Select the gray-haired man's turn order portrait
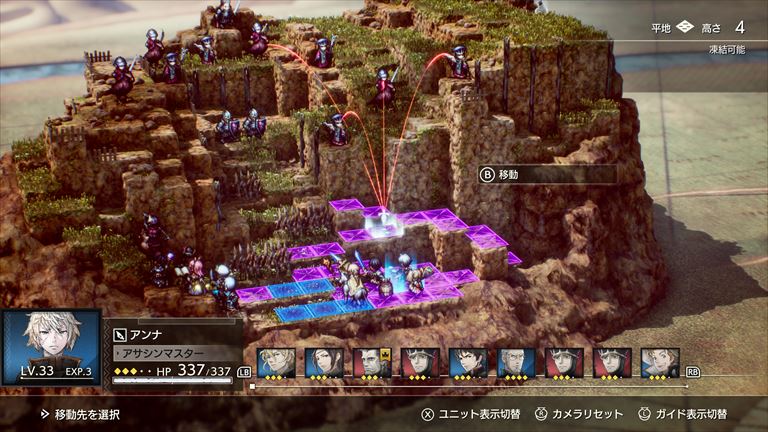Image resolution: width=768 pixels, height=432 pixels. (516, 362)
